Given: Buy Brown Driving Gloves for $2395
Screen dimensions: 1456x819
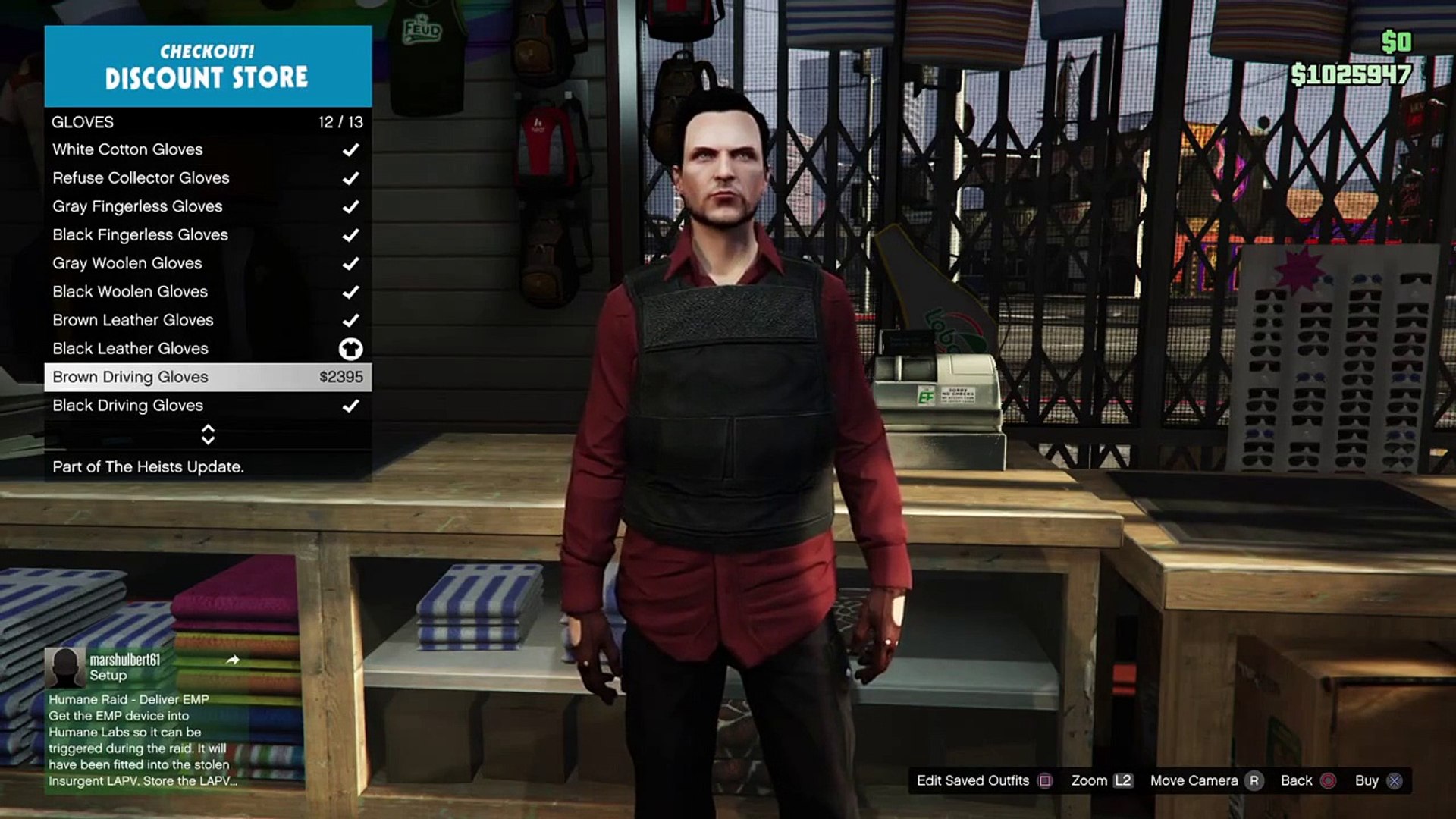Looking at the screenshot, I should 207,377.
